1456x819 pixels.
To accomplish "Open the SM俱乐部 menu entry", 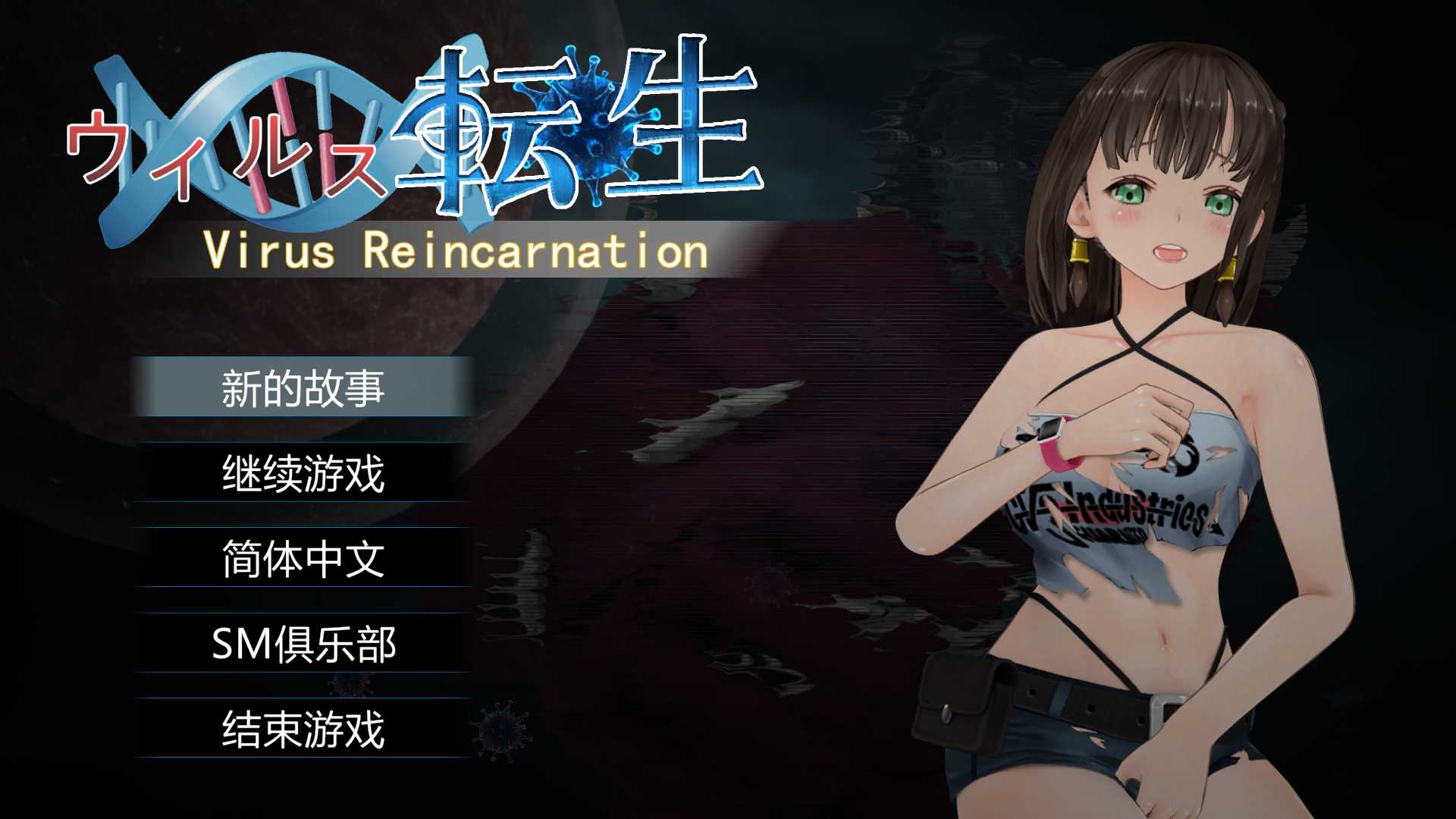I will tap(303, 644).
